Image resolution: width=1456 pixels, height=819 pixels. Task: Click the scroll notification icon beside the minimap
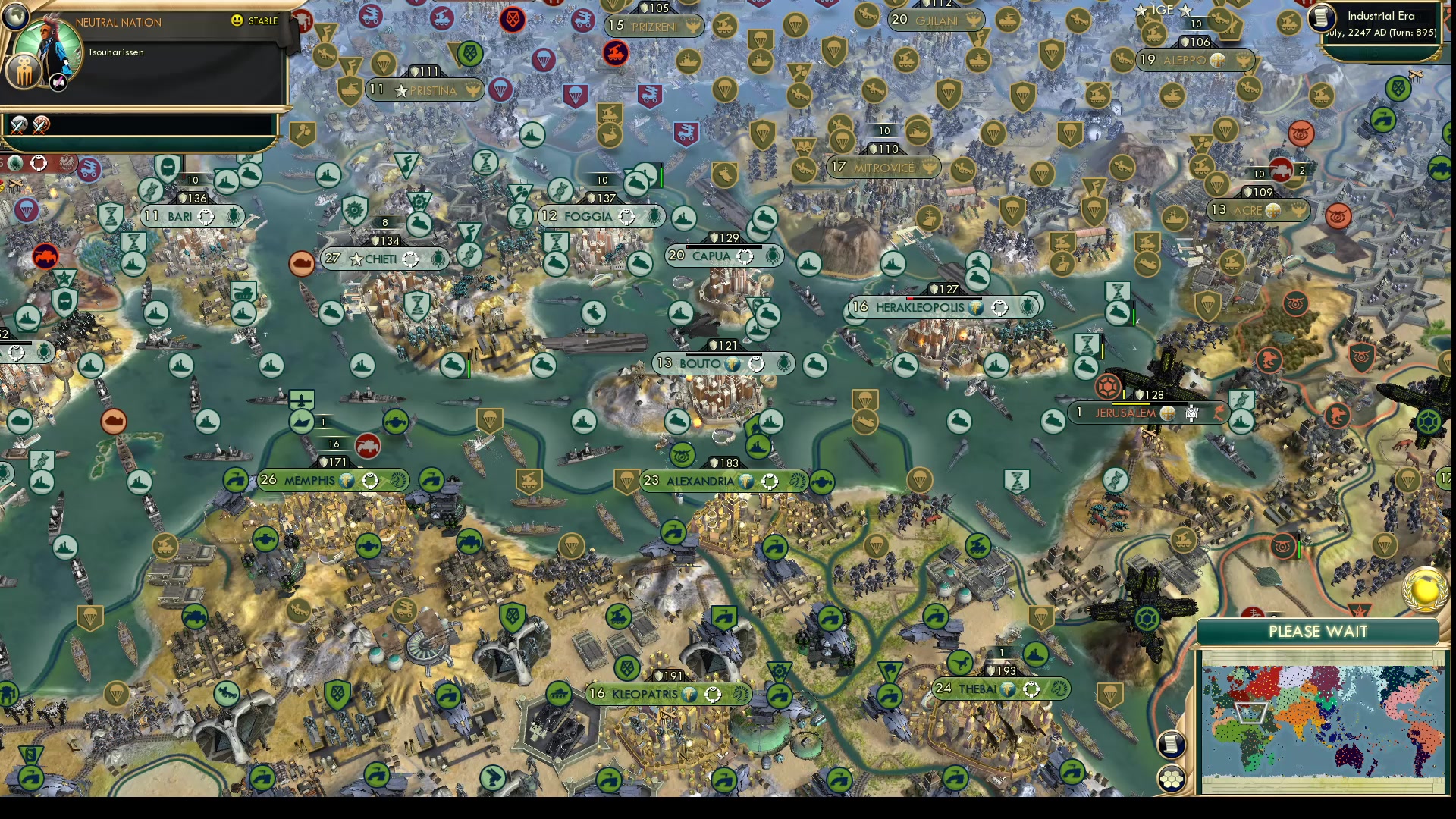coord(1172,743)
